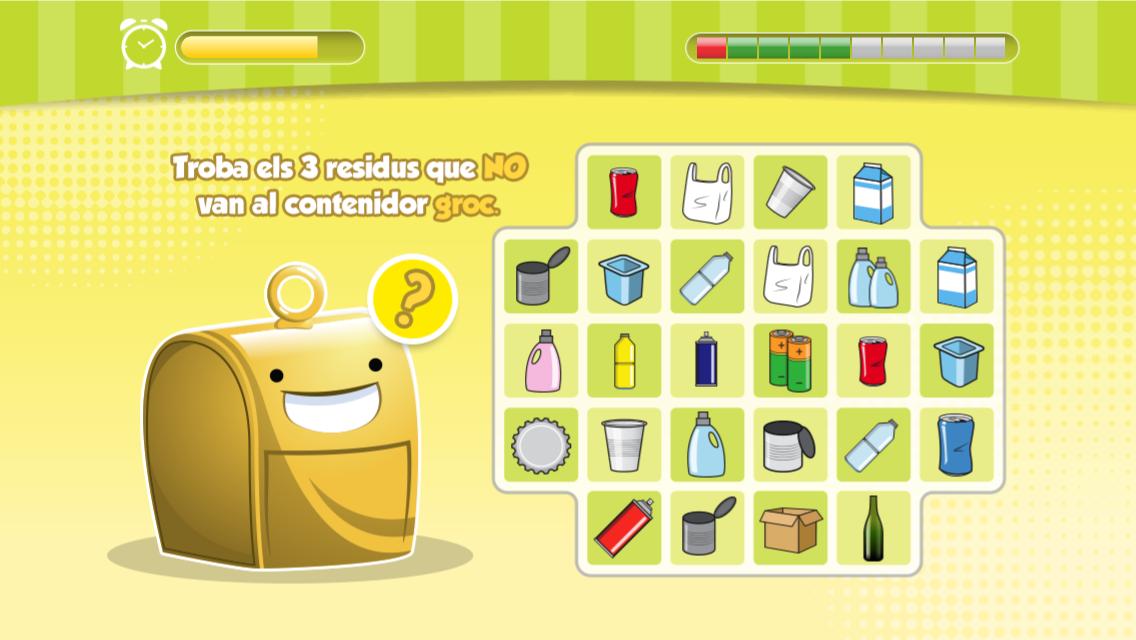This screenshot has width=1136, height=640.
Task: Choose the tile with two blue detergent bottles
Action: coord(873,277)
